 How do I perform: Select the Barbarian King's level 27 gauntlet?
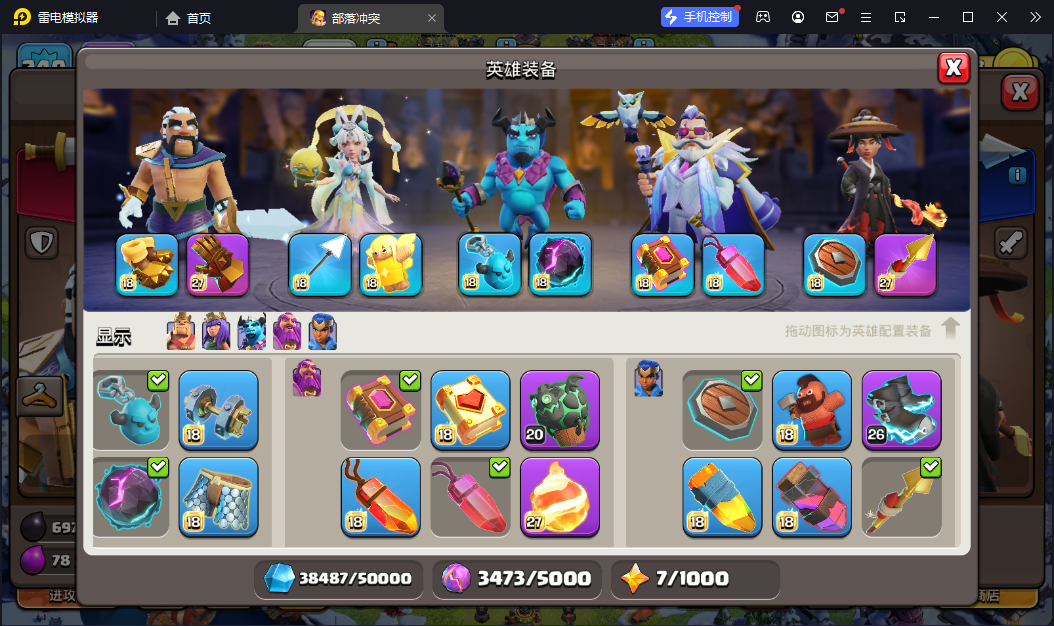pos(217,265)
